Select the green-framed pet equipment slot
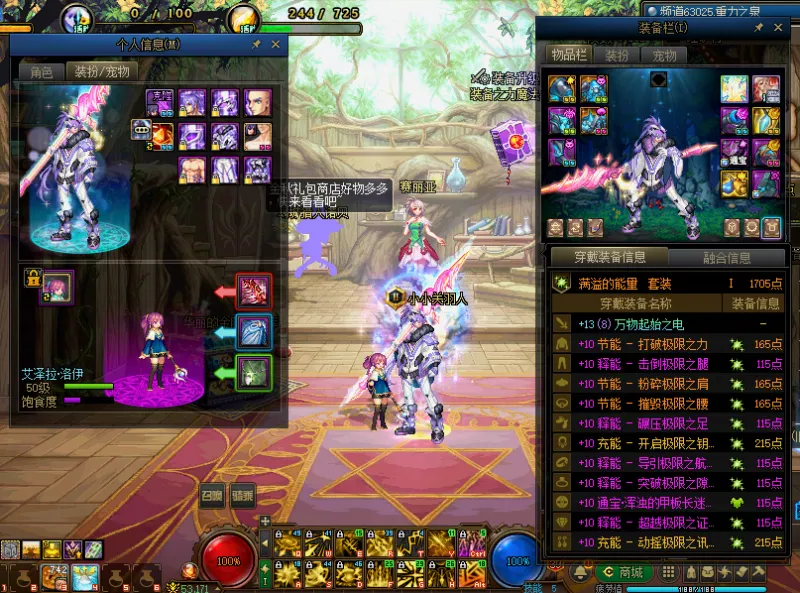 tap(254, 373)
